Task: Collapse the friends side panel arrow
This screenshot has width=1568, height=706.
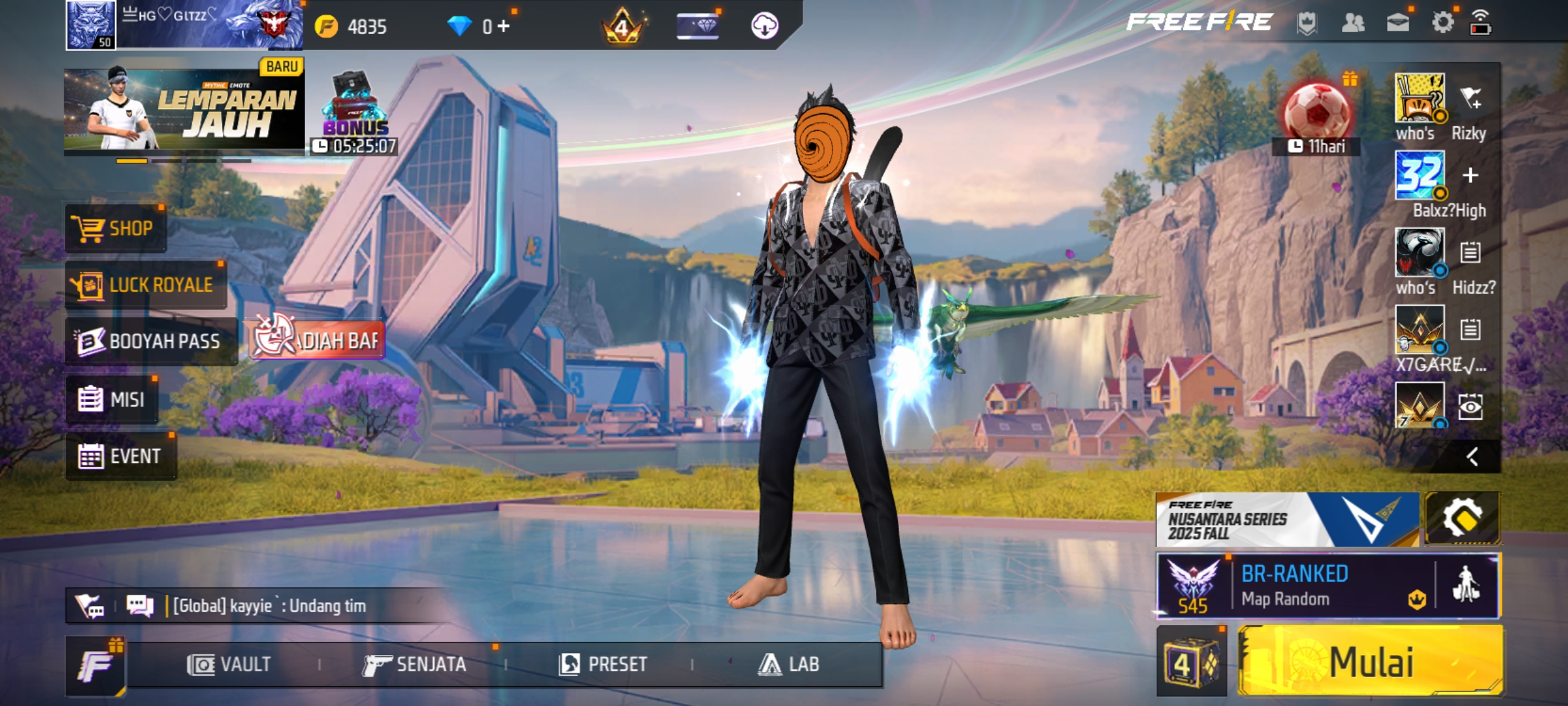Action: pyautogui.click(x=1472, y=456)
